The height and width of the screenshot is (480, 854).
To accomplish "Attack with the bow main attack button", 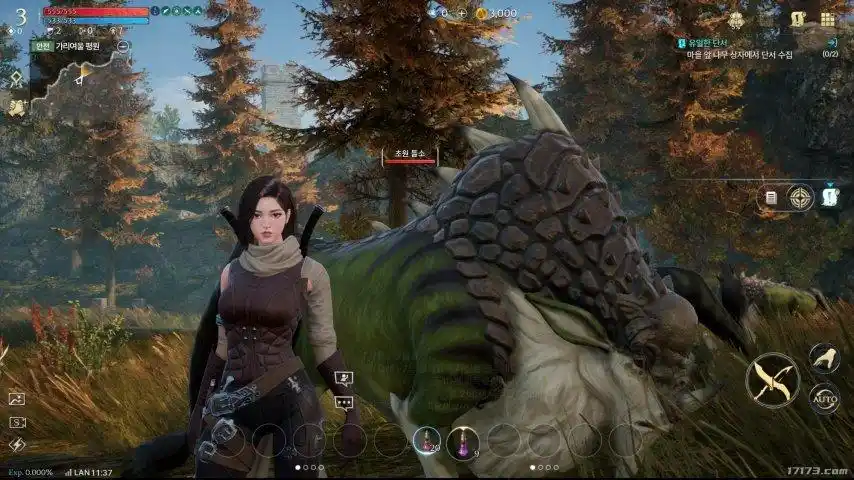I will (772, 380).
